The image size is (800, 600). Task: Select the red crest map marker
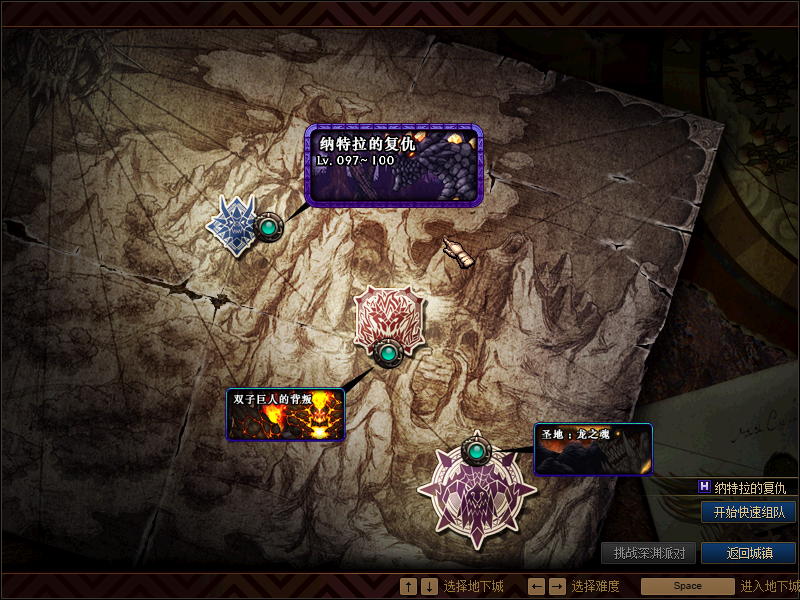(x=387, y=319)
